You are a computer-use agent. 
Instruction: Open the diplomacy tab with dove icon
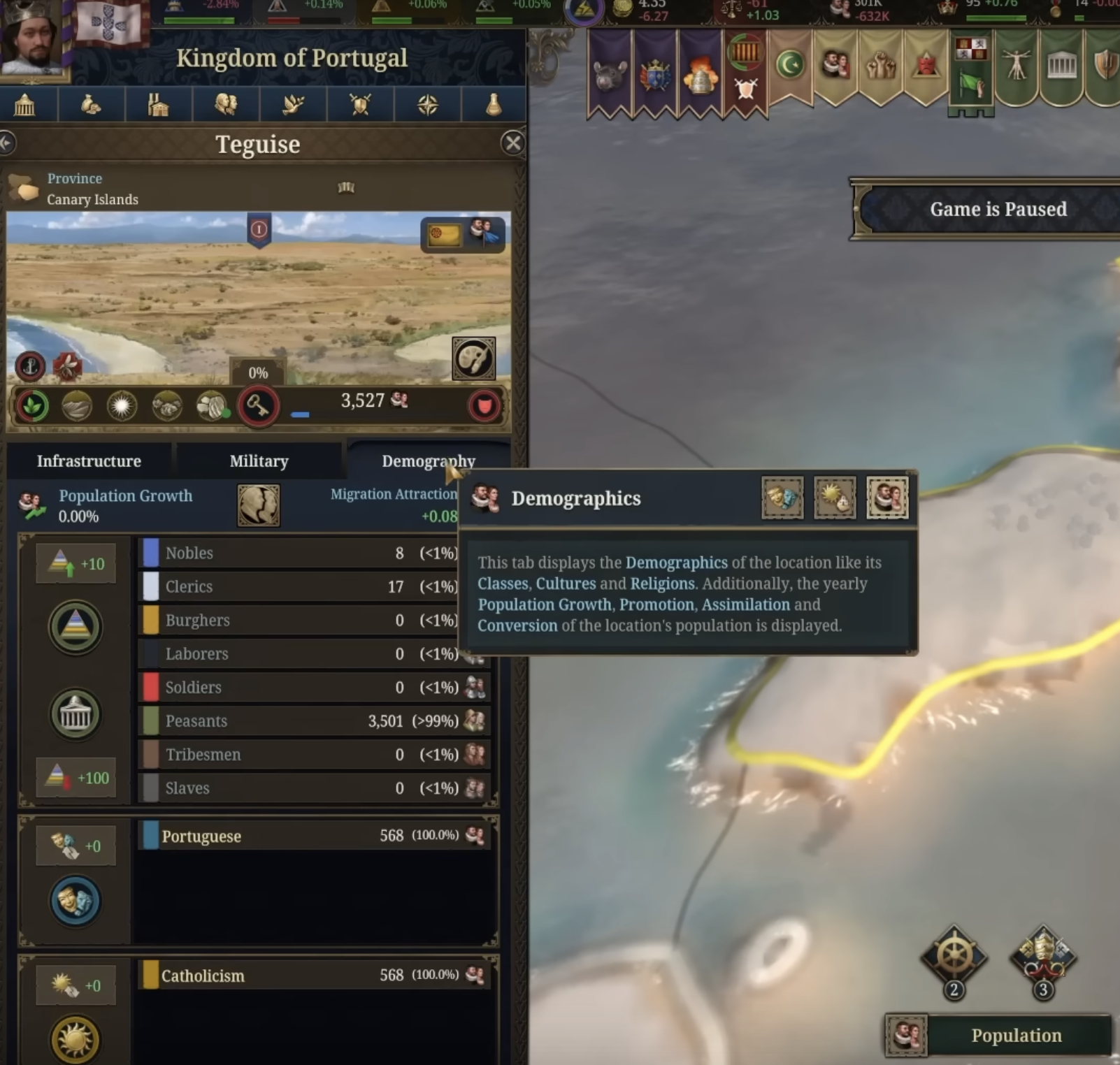(x=292, y=105)
